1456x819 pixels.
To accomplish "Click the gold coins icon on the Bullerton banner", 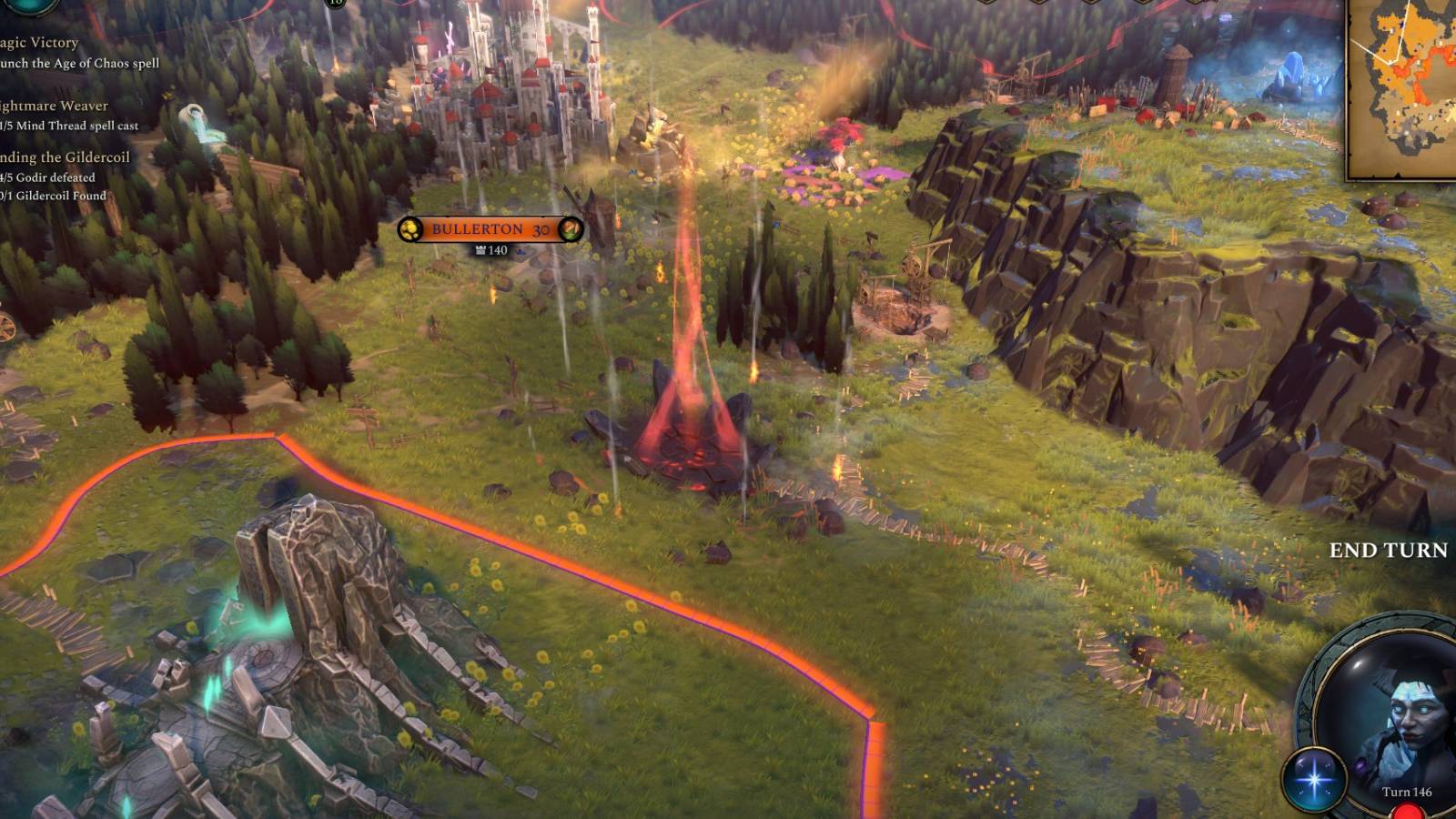I will pyautogui.click(x=409, y=230).
